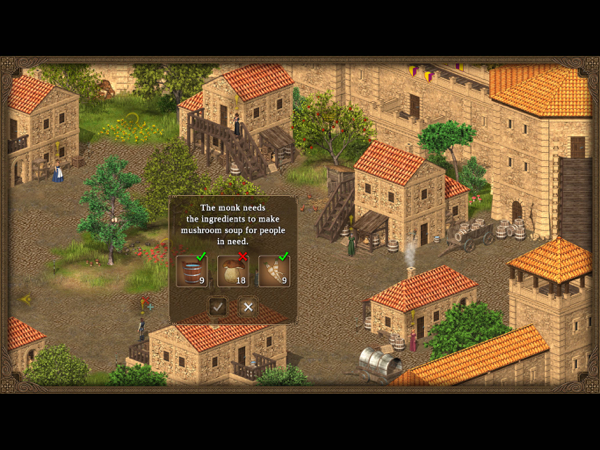Click the yellow arrow marker on the left edge
This screenshot has height=450, width=600.
(x=26, y=298)
